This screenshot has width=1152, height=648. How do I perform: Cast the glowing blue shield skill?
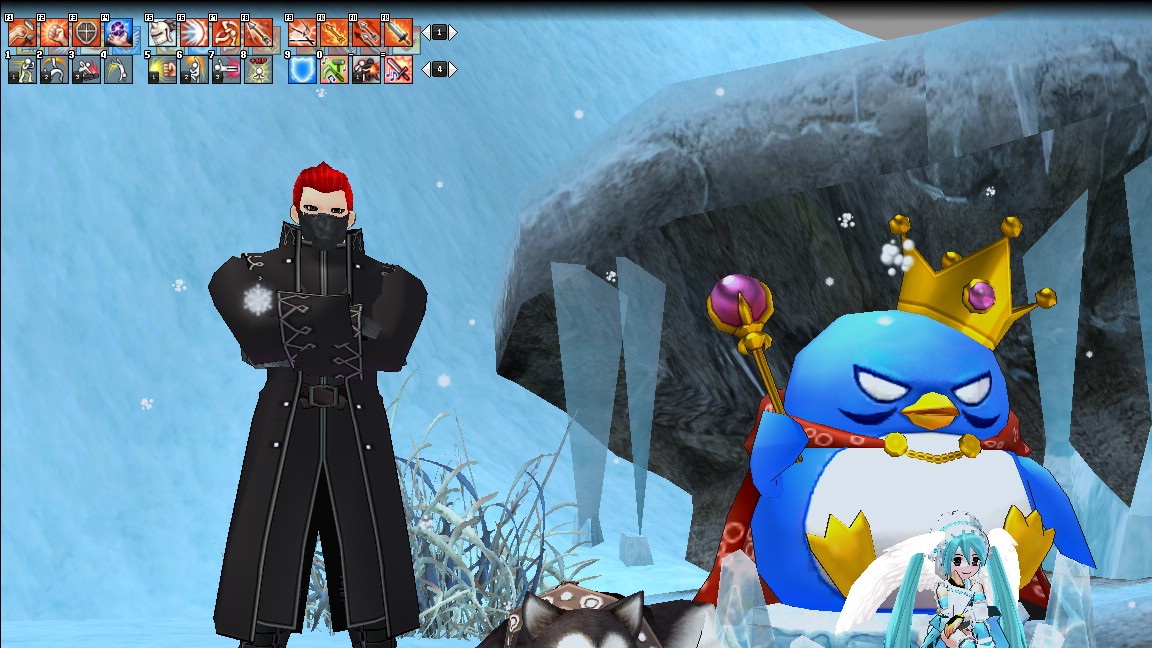coord(302,70)
